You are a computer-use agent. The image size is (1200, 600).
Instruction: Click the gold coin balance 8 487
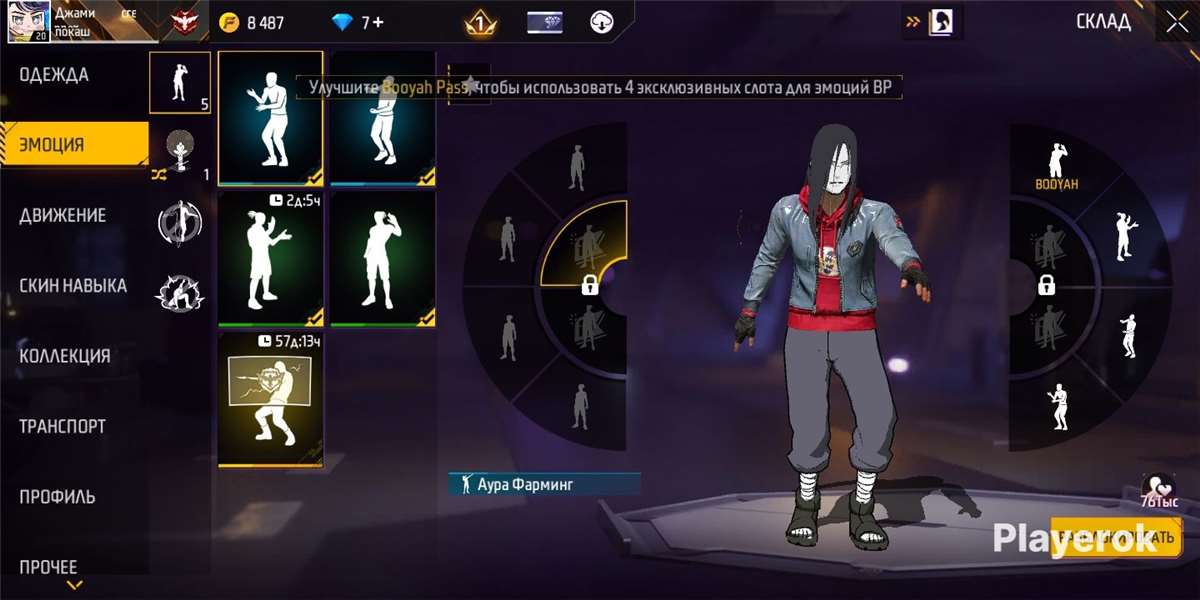coord(253,22)
